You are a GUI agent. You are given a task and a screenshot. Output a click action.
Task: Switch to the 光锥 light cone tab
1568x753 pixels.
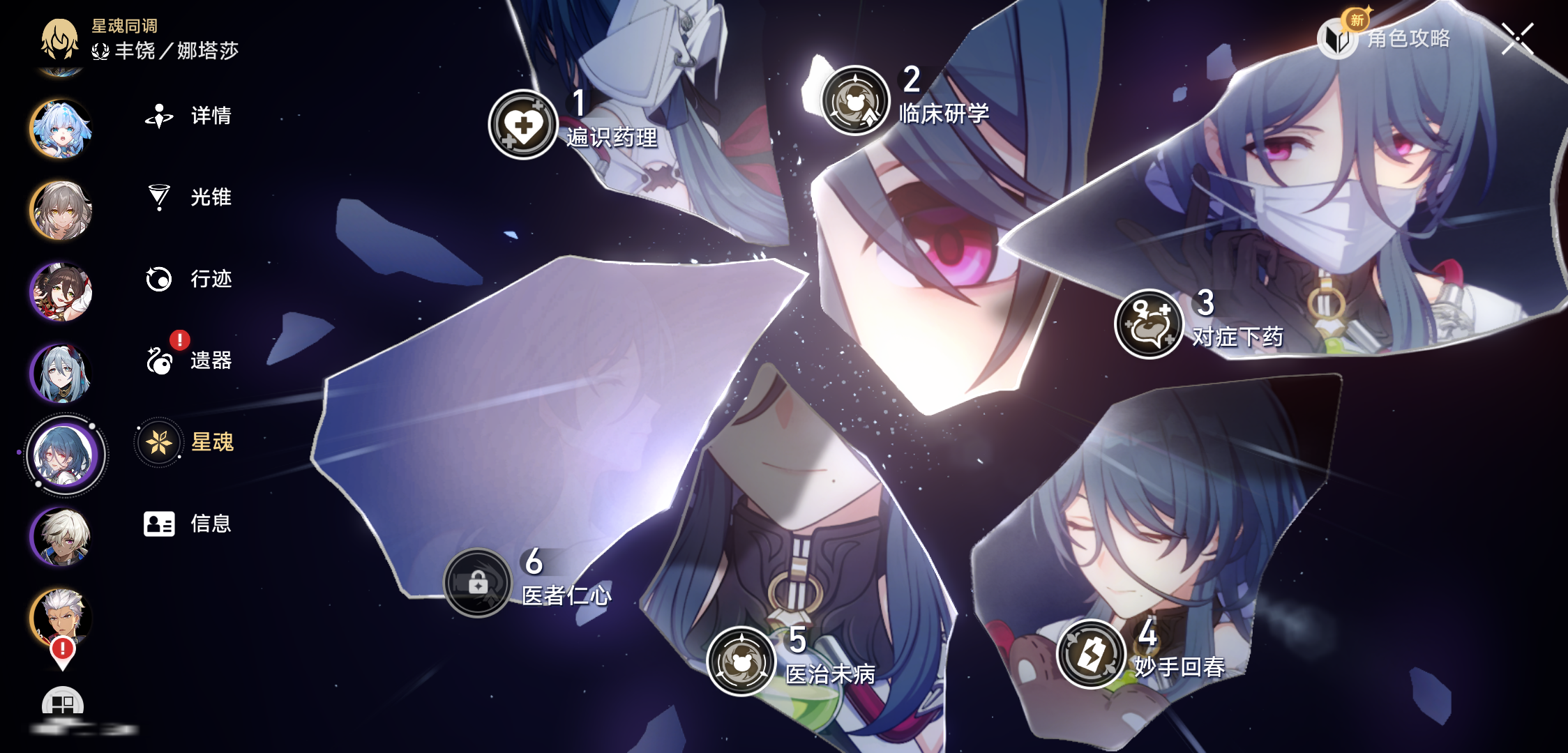(188, 197)
